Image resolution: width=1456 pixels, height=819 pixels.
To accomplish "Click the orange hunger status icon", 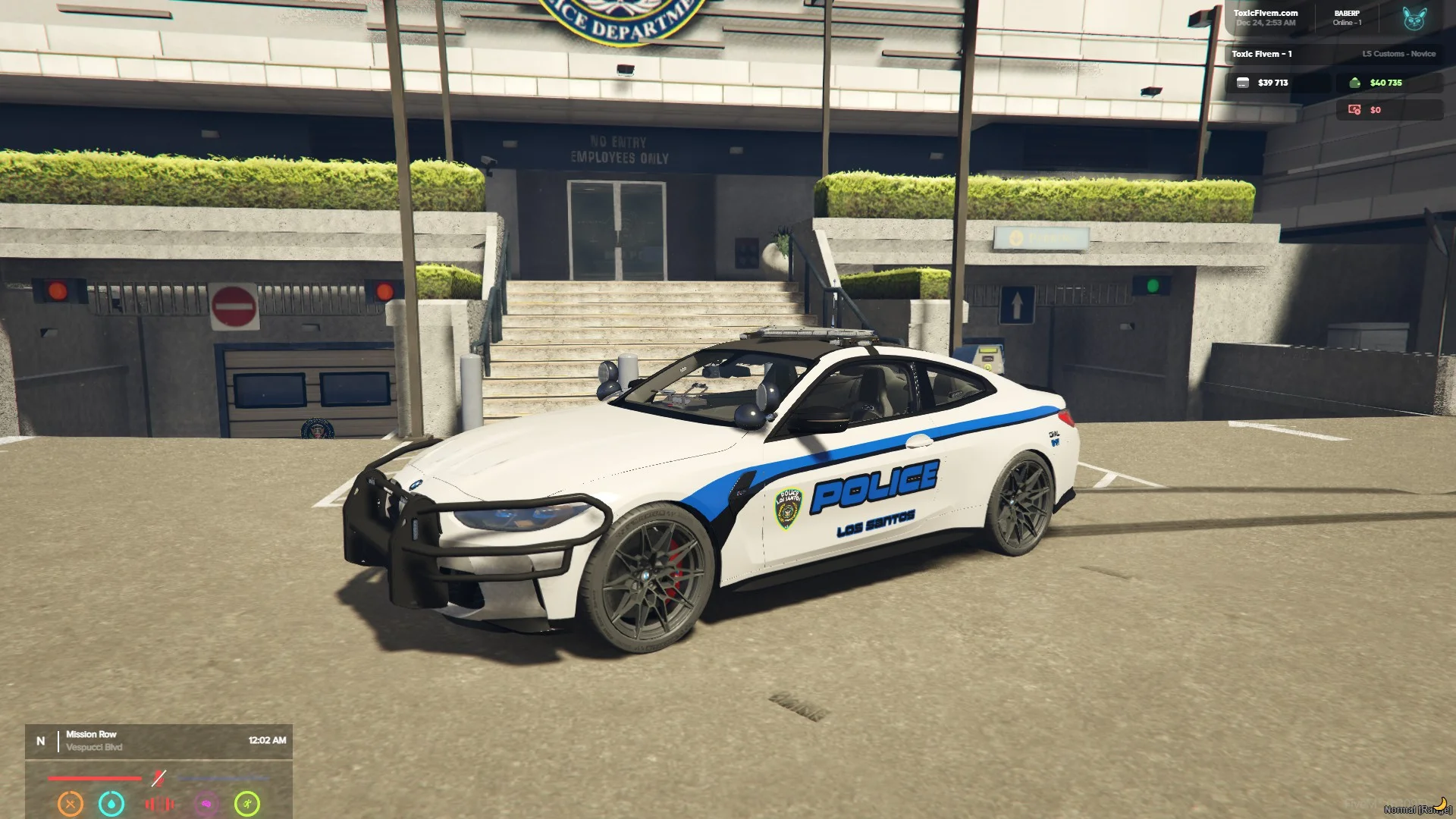I will pyautogui.click(x=71, y=803).
